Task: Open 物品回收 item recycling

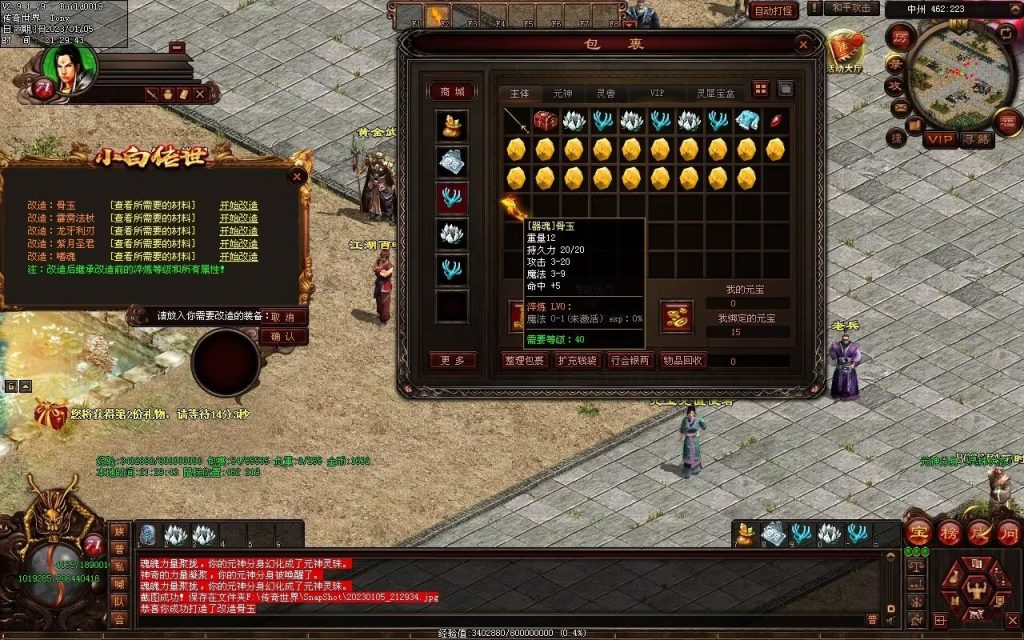Action: 683,360
